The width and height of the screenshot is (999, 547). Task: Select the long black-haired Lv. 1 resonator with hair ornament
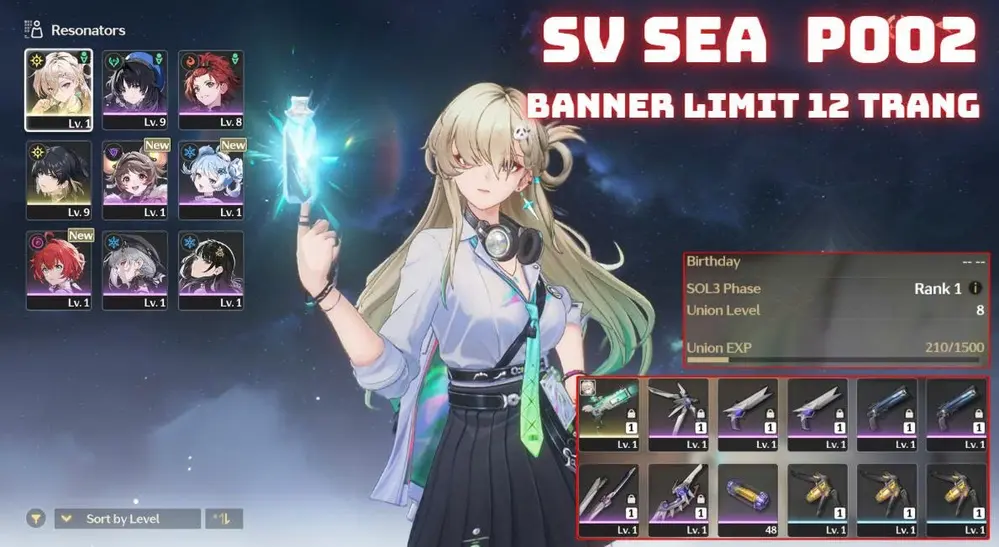211,265
